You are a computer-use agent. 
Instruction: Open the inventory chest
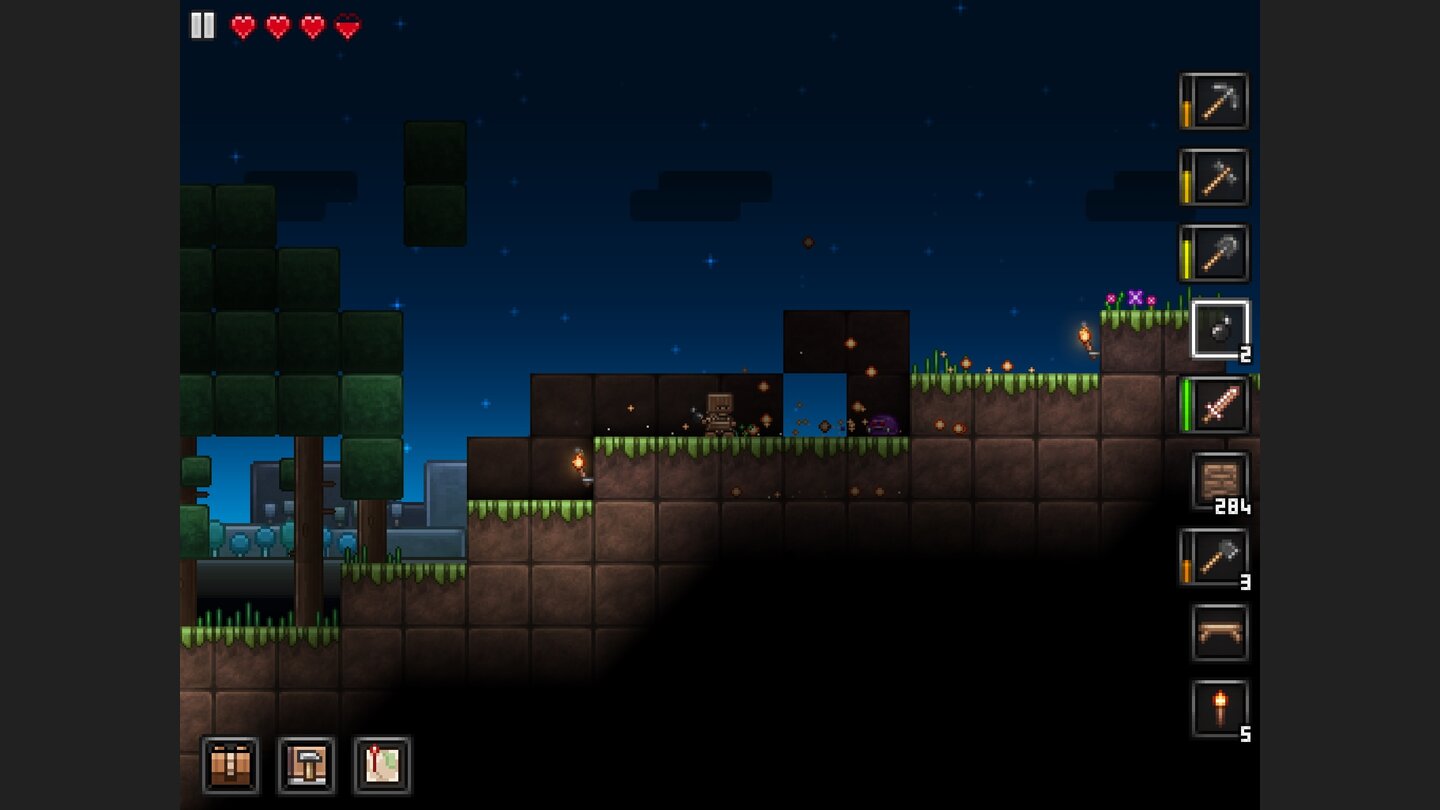click(230, 765)
